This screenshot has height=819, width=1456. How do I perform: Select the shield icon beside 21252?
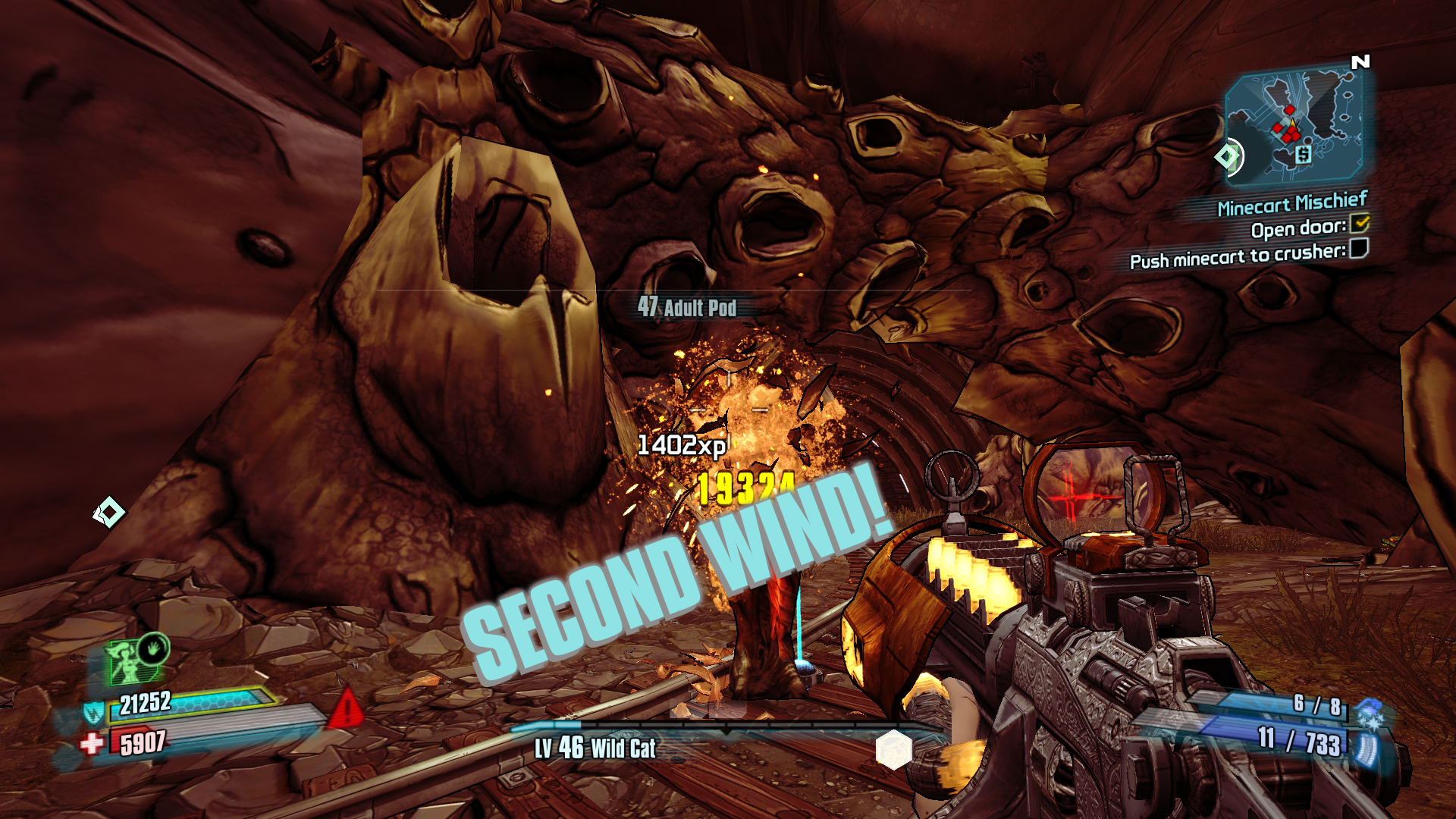coord(93,712)
